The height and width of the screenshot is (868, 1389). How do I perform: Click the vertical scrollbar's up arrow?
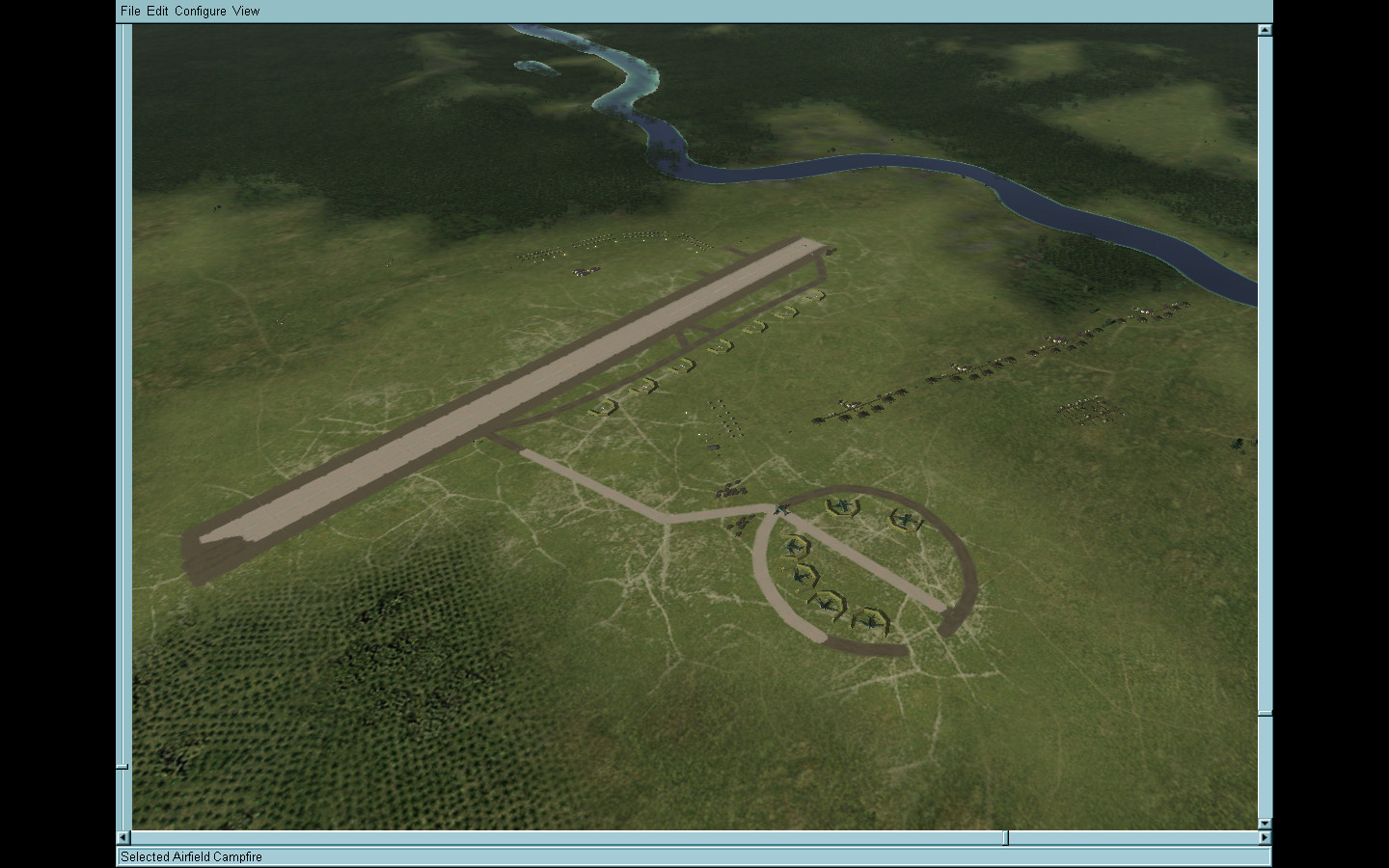pos(1265,30)
